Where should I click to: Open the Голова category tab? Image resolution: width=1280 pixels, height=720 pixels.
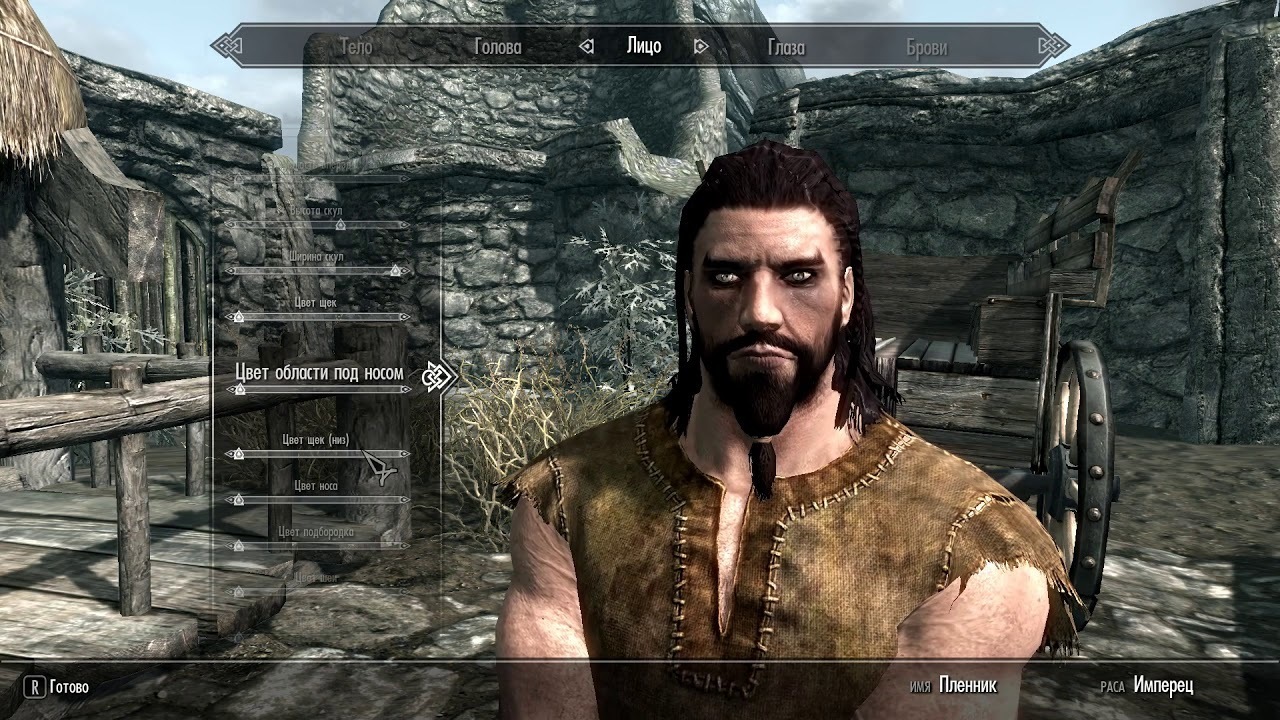tap(497, 46)
